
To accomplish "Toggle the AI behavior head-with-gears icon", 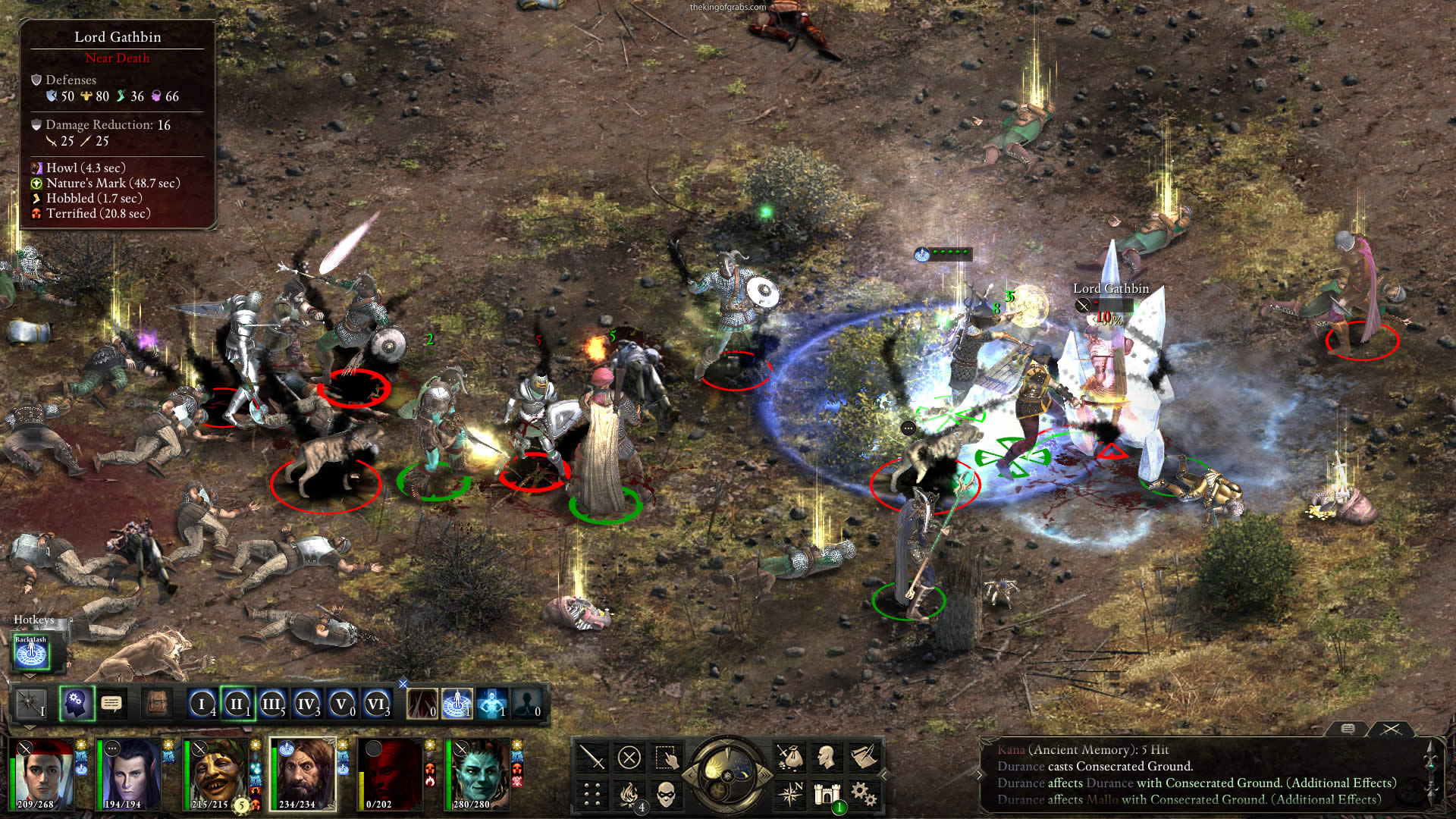I will [x=76, y=704].
